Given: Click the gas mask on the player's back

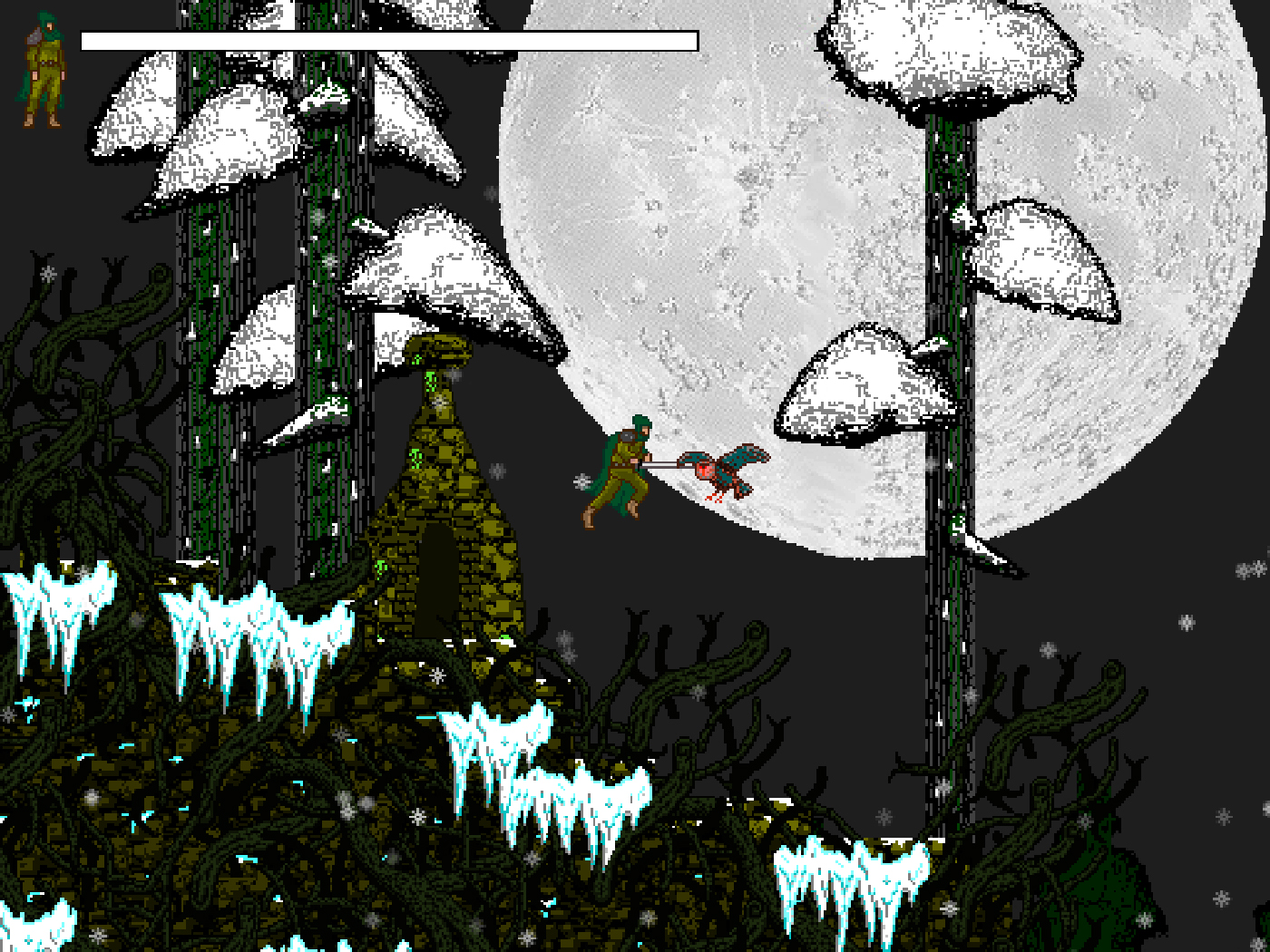Looking at the screenshot, I should click(x=627, y=436).
